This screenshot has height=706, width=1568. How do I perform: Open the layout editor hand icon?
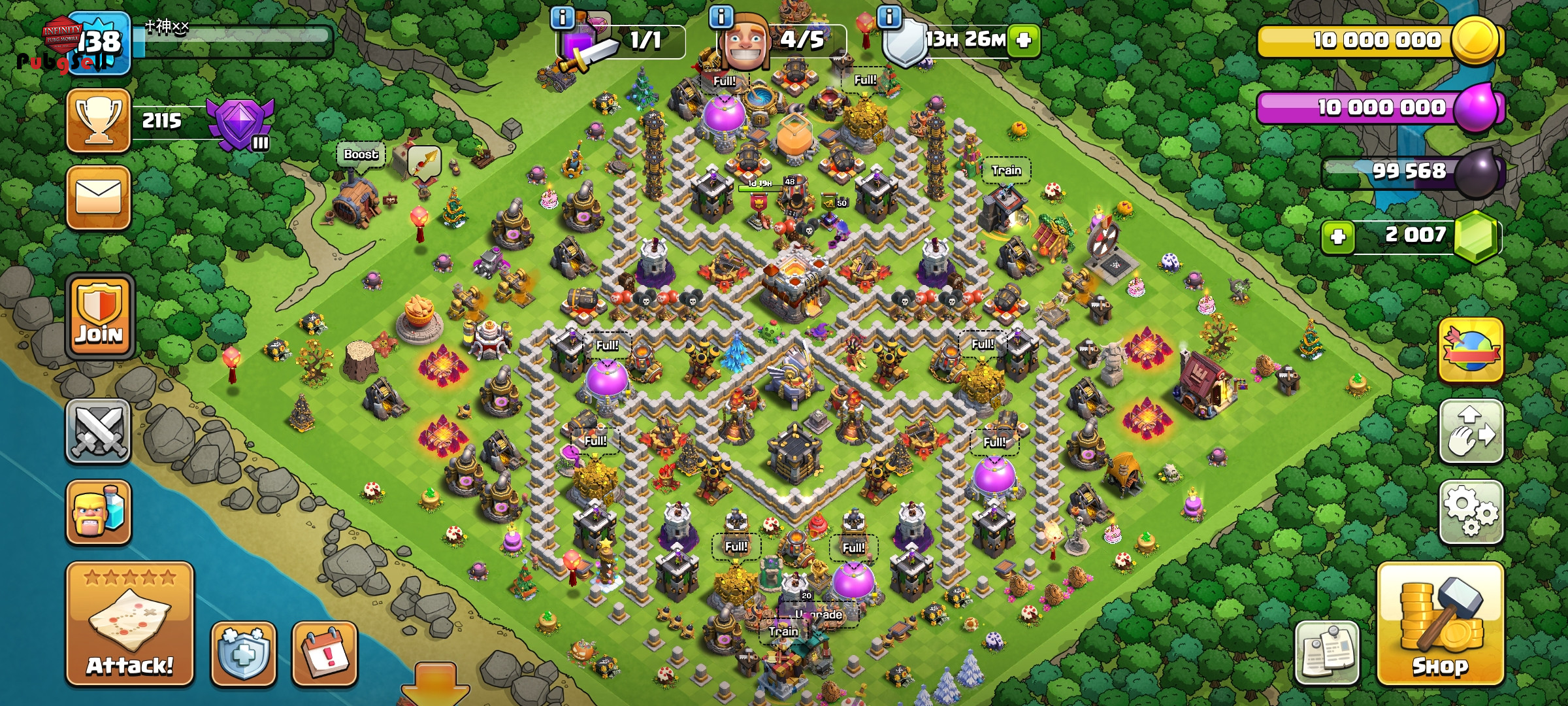1471,431
